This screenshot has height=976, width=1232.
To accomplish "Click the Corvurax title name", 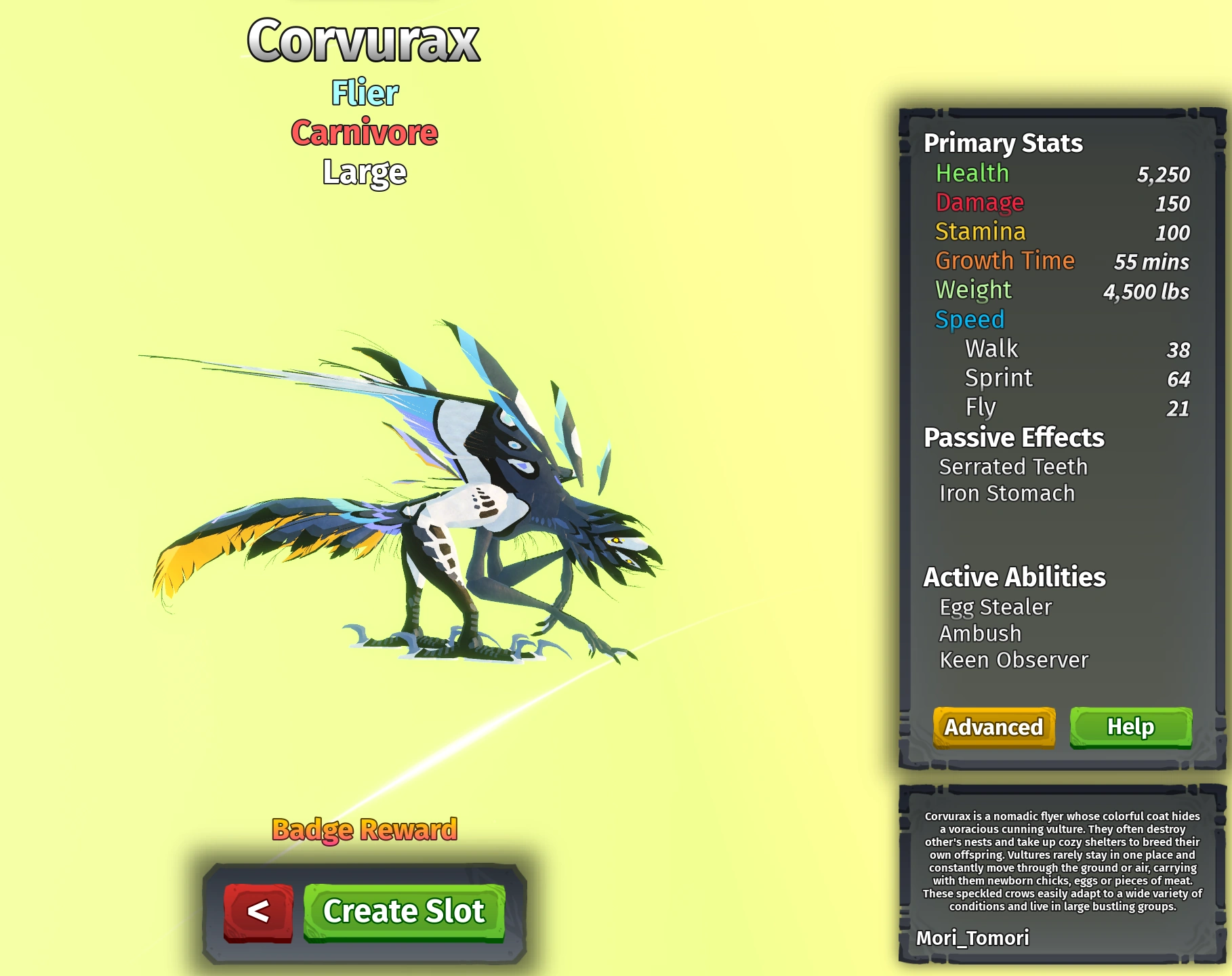I will (364, 42).
